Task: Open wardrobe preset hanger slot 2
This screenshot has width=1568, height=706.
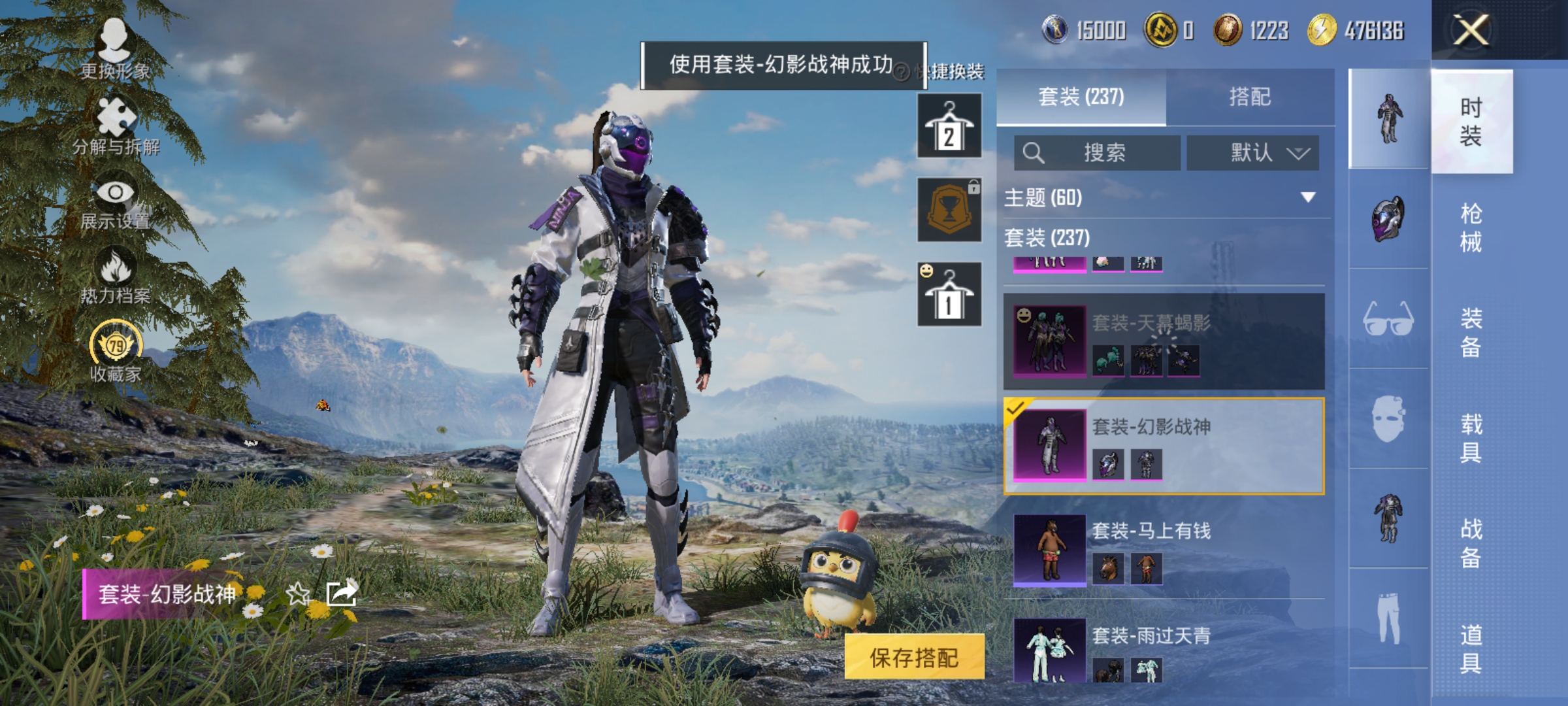Action: click(x=949, y=124)
